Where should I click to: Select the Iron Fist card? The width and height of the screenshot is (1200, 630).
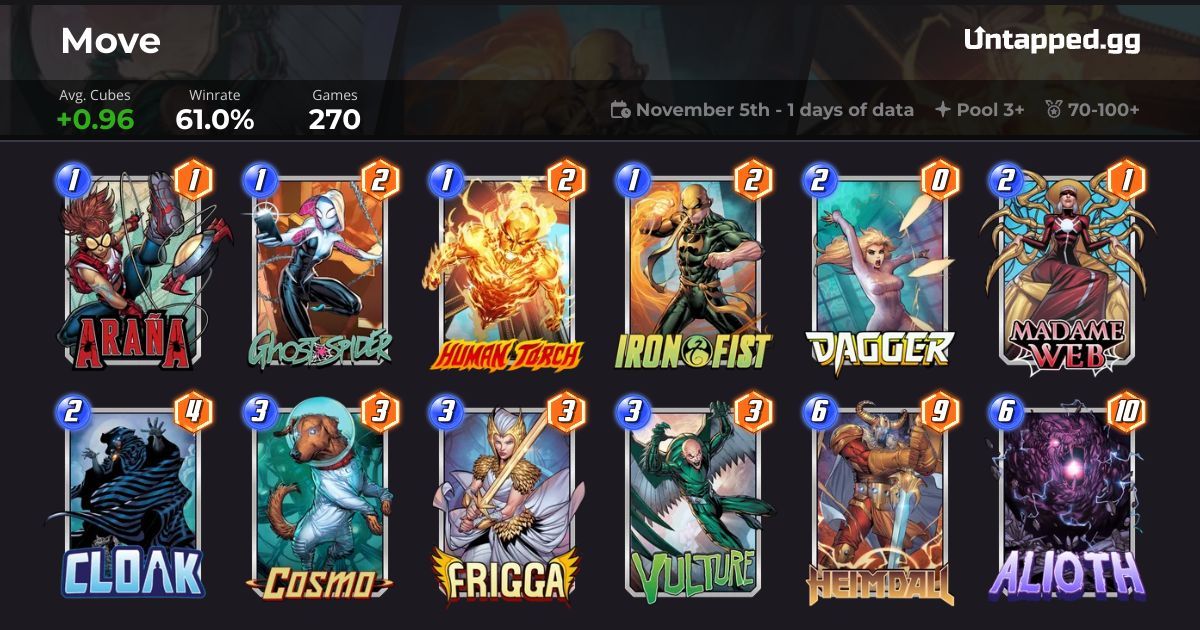pos(692,268)
